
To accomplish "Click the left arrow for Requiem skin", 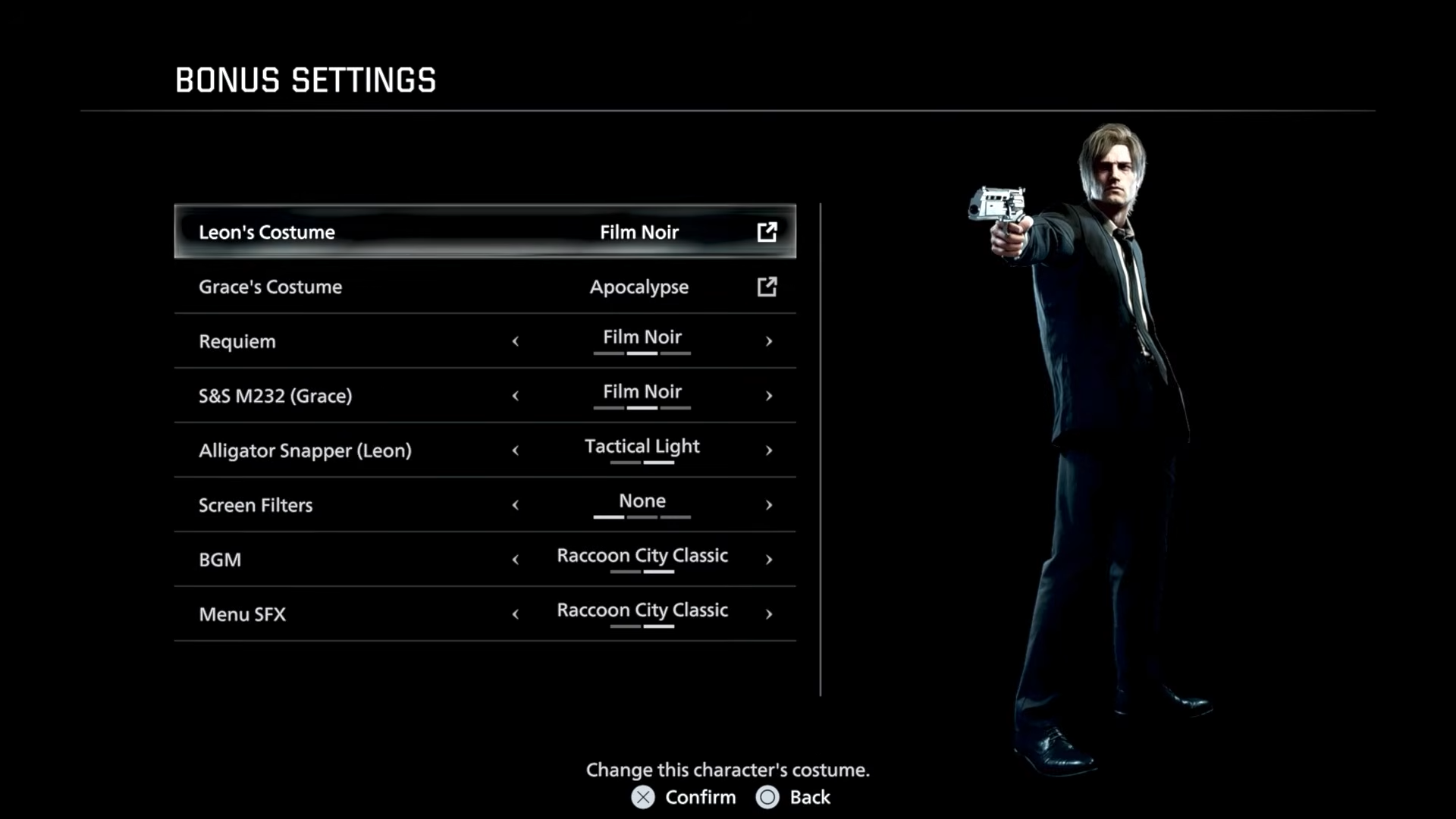I will tap(516, 341).
